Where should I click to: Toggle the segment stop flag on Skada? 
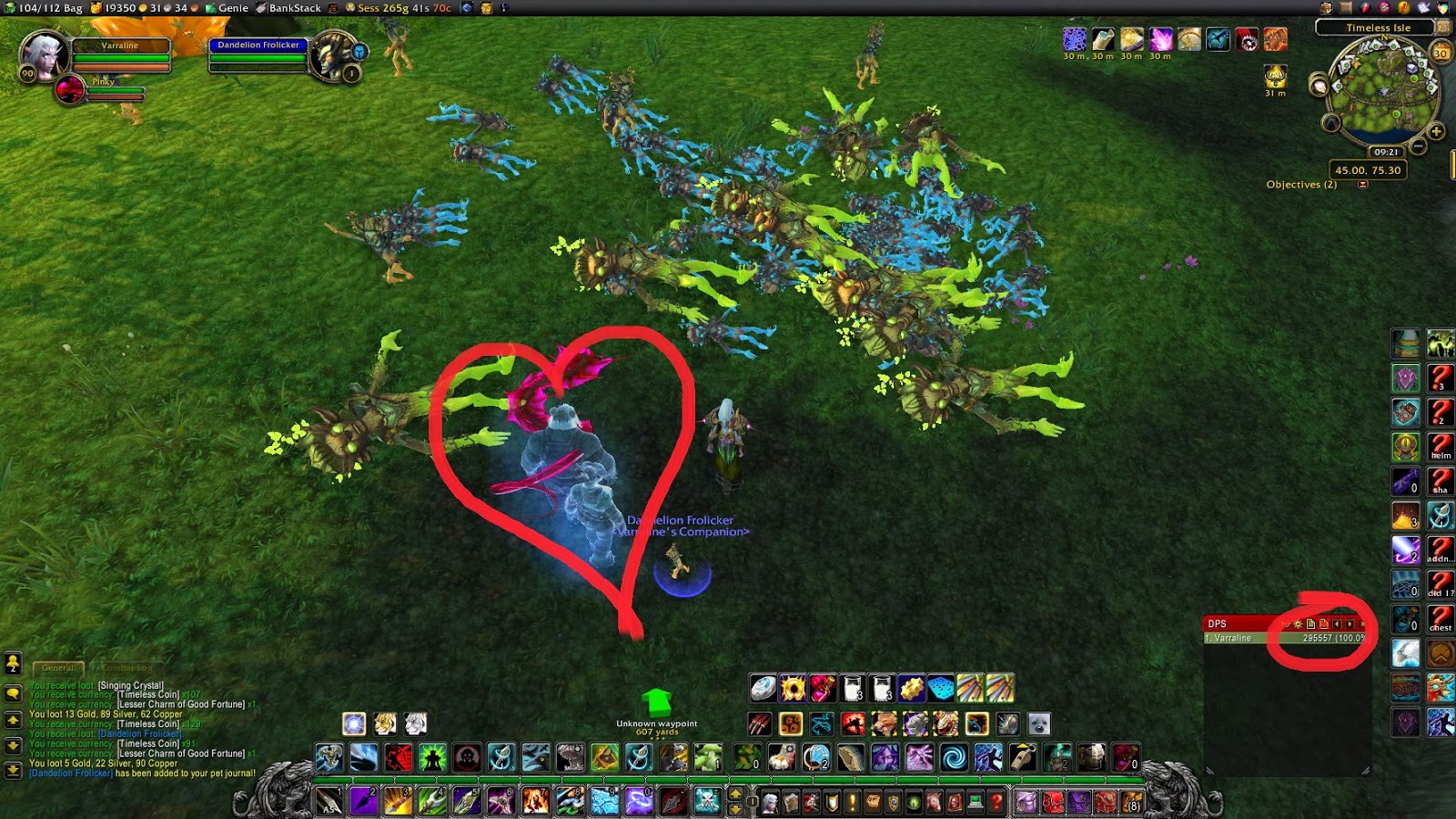pos(1284,624)
